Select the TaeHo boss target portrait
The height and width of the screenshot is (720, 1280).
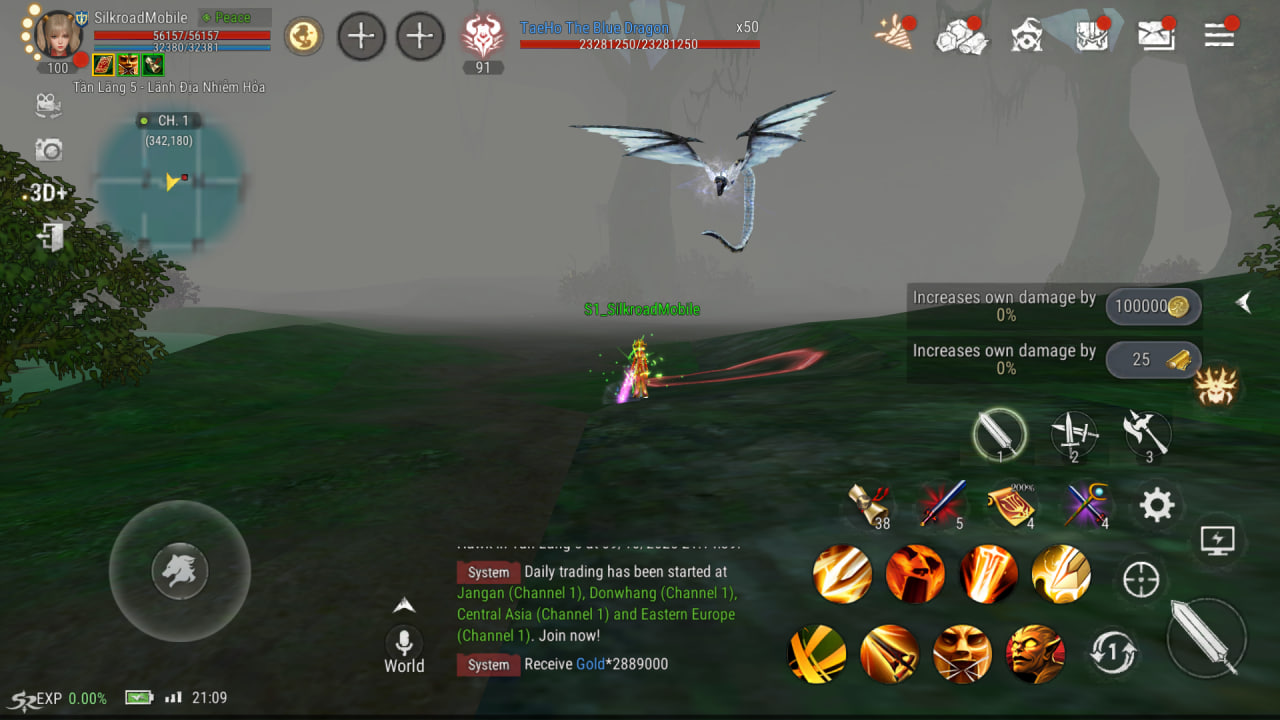click(483, 37)
